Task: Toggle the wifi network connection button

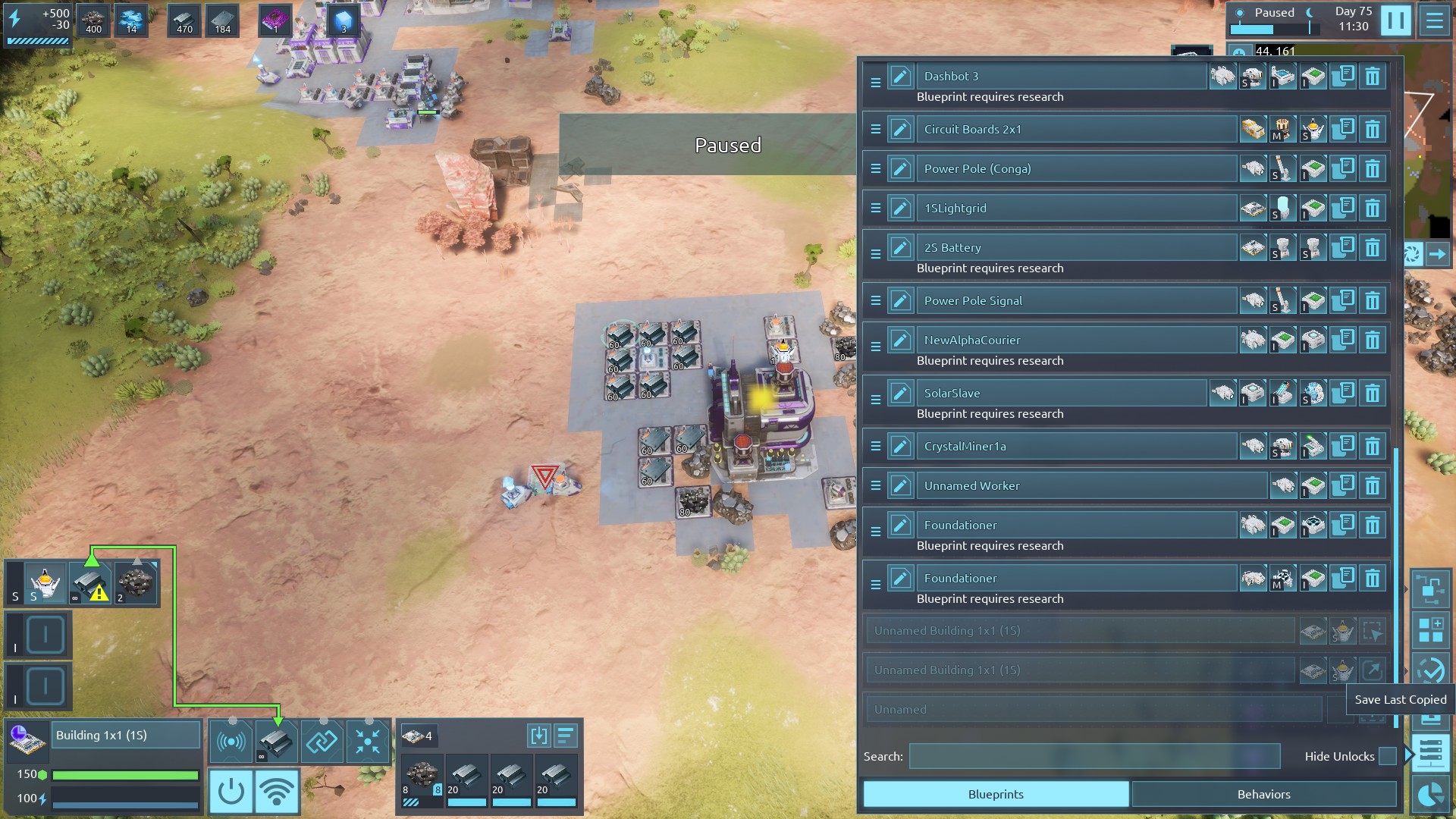Action: point(277,792)
